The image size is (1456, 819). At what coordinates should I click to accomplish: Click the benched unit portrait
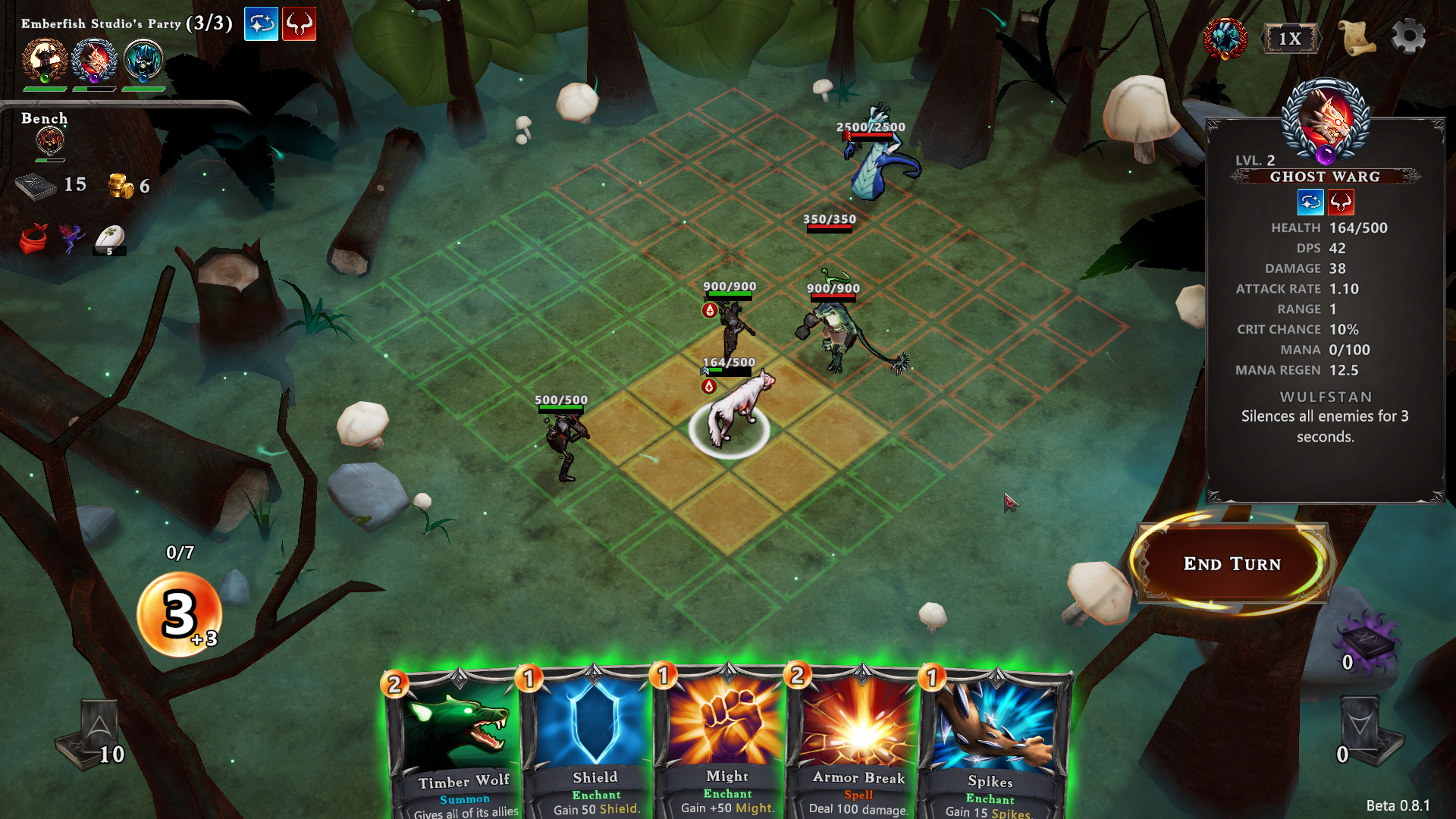50,141
